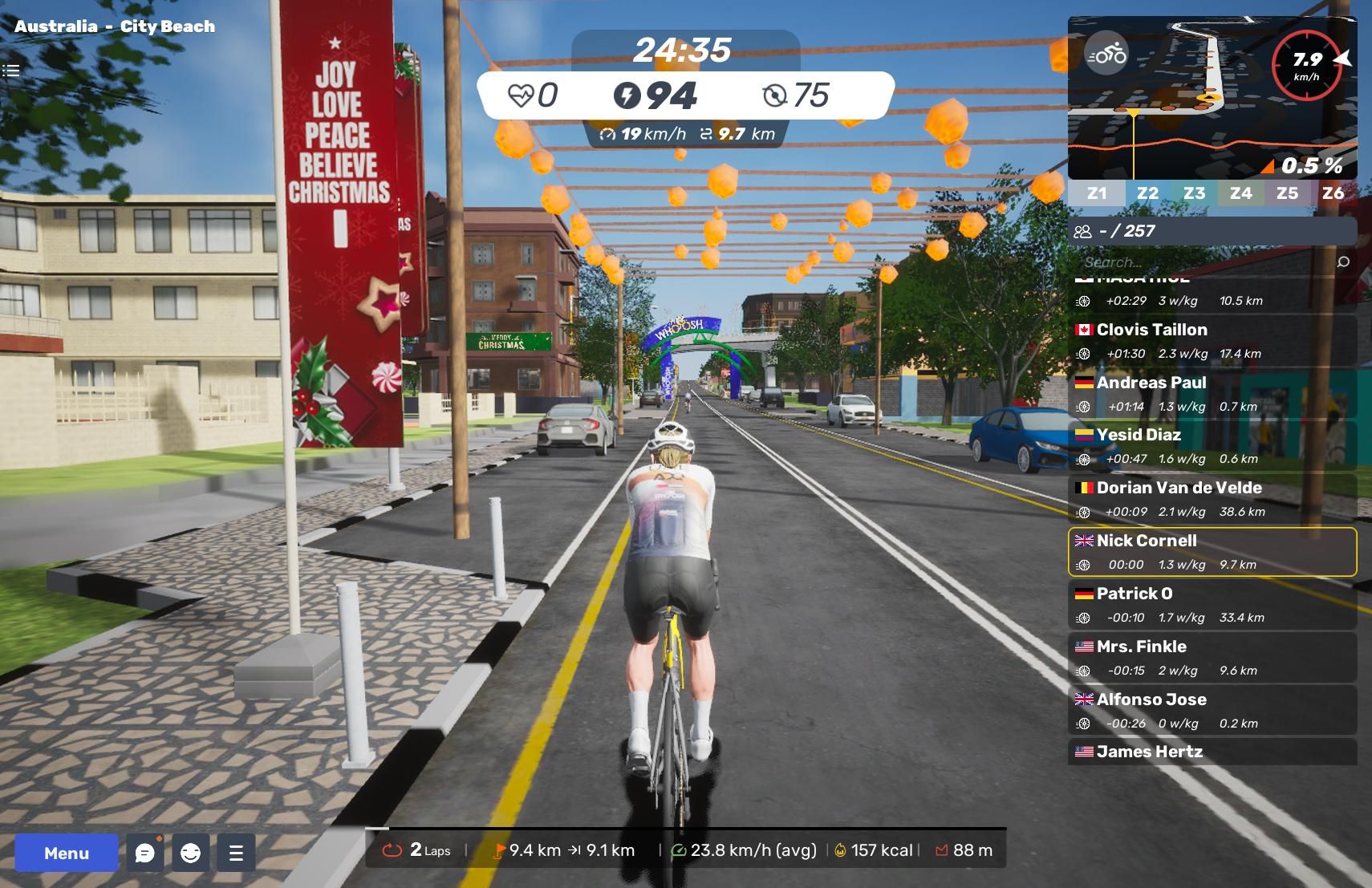Click the search magnifier icon
The width and height of the screenshot is (1372, 888).
1343,262
